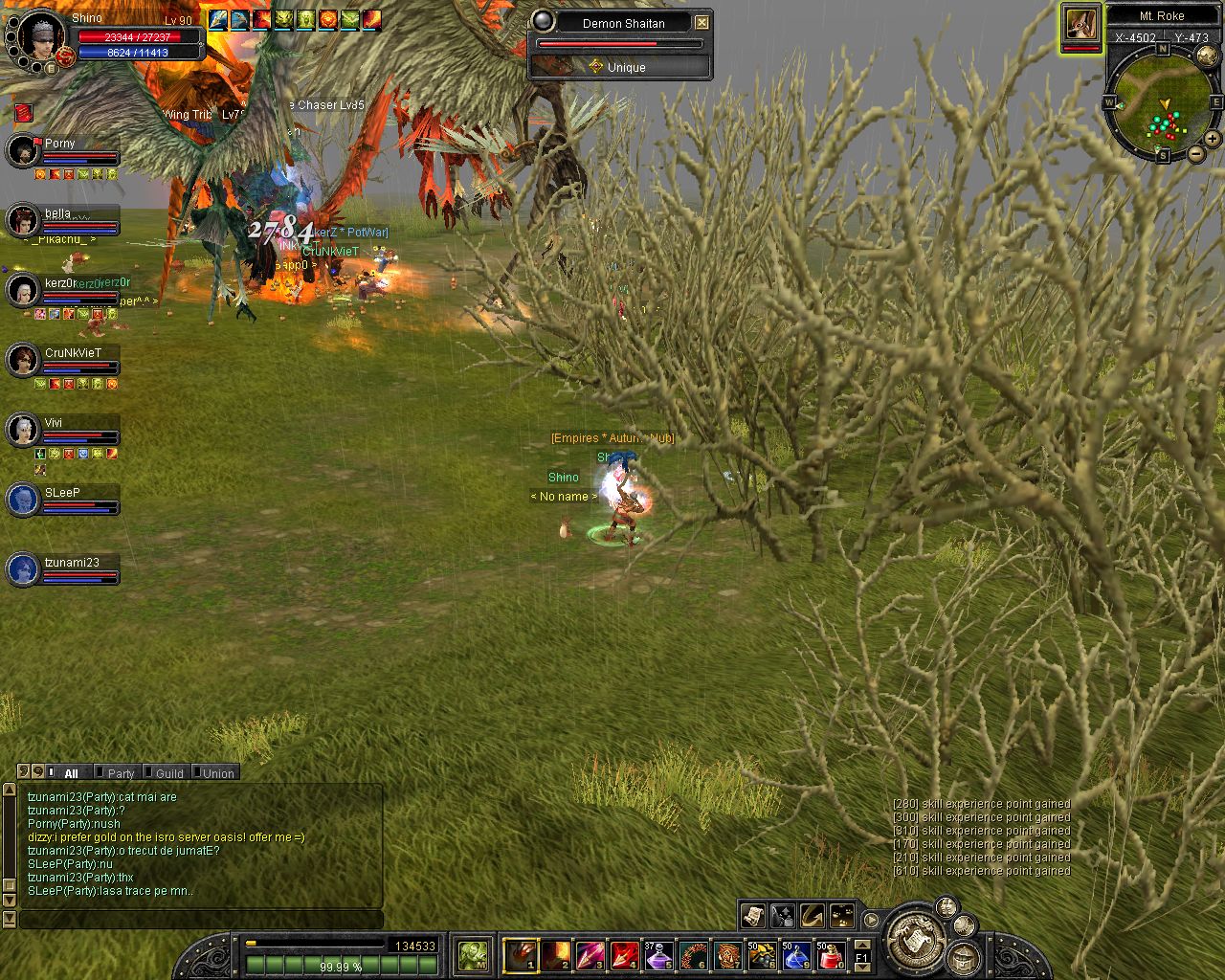Open the scroll quest icon above hotbar
This screenshot has height=980, width=1225.
click(752, 916)
